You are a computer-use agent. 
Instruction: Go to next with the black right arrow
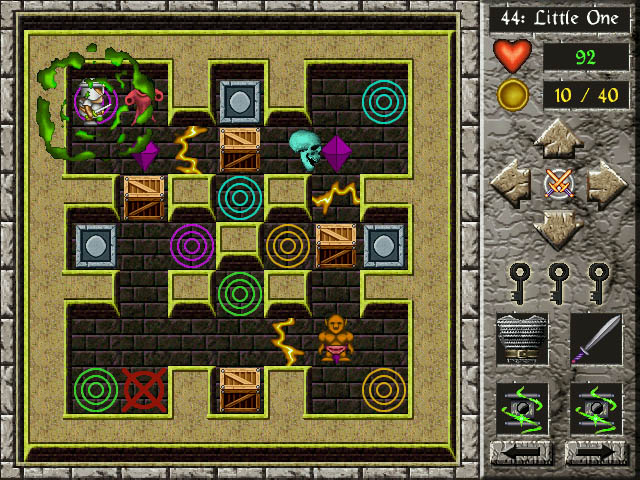596,454
